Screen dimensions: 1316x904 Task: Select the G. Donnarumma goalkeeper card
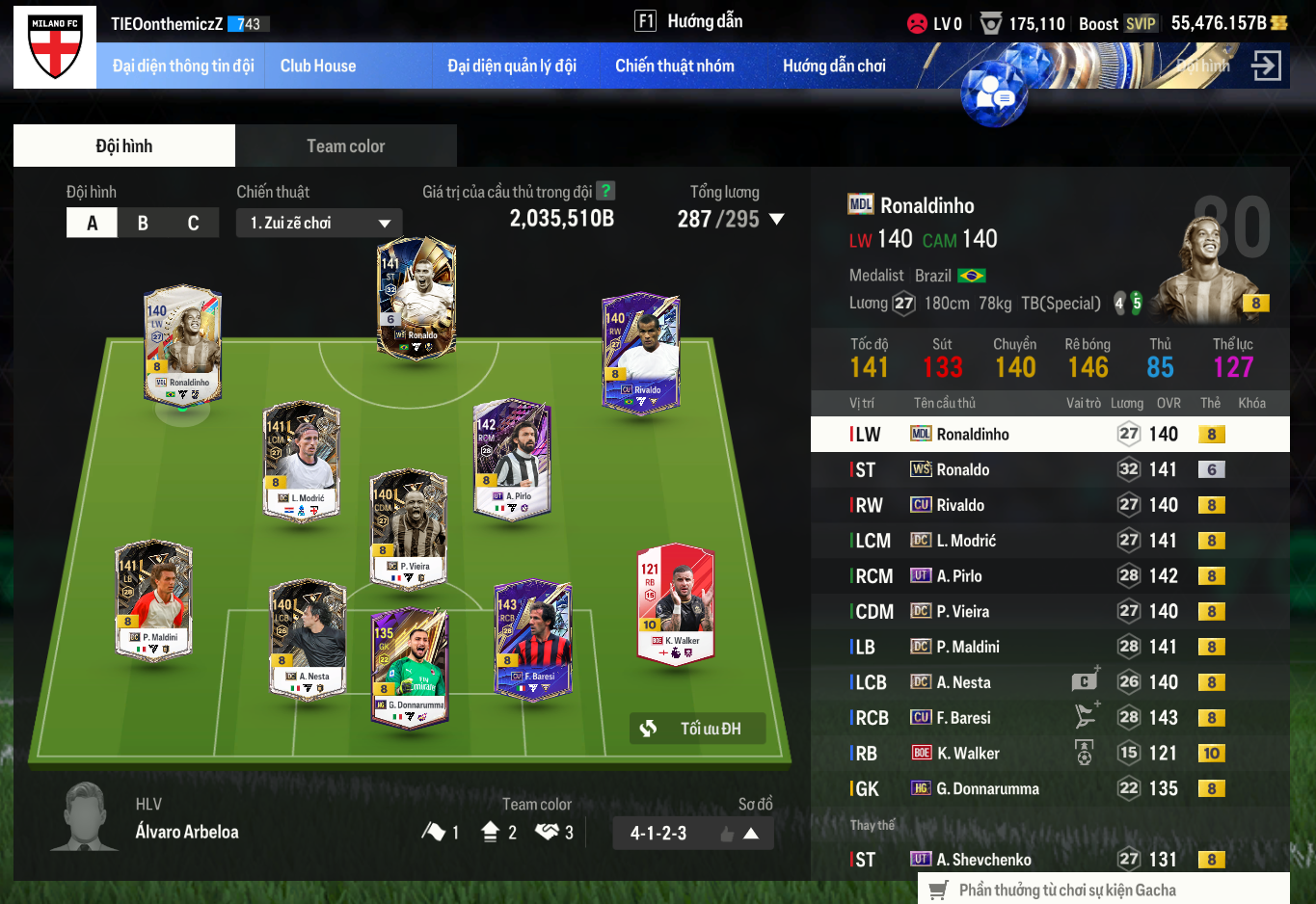410,667
